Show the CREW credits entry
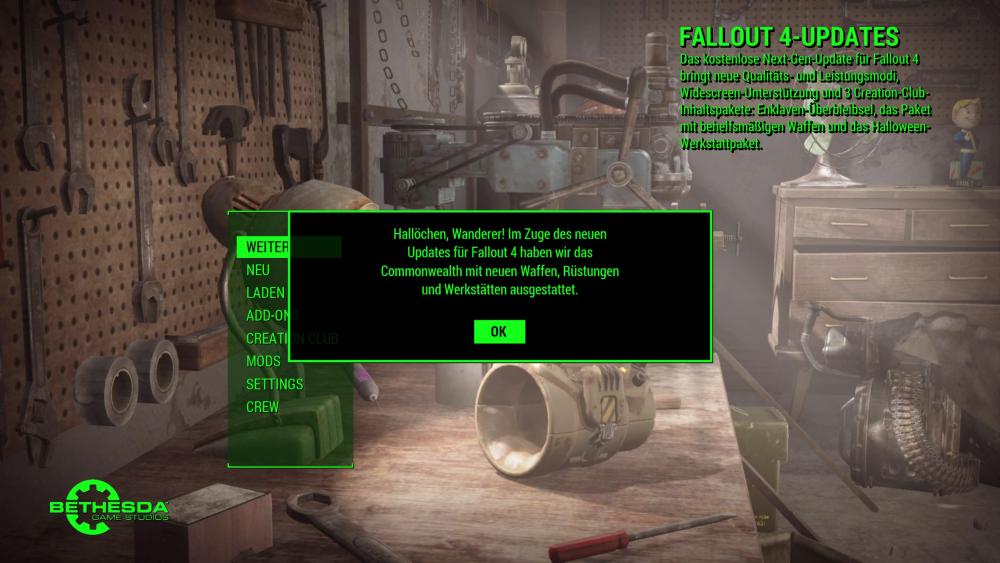The height and width of the screenshot is (563, 1000). tap(262, 407)
